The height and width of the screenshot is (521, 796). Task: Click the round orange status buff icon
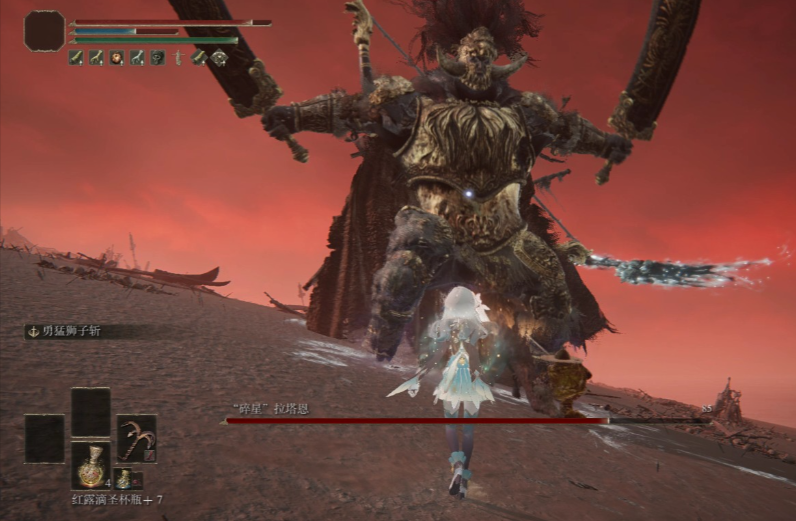(117, 58)
